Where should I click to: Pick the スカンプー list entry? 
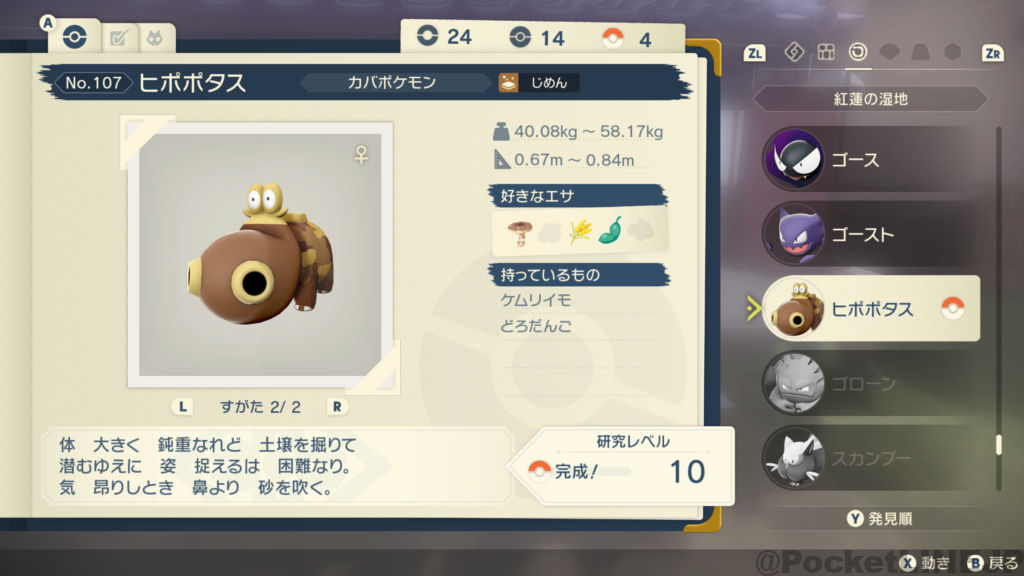pos(868,458)
